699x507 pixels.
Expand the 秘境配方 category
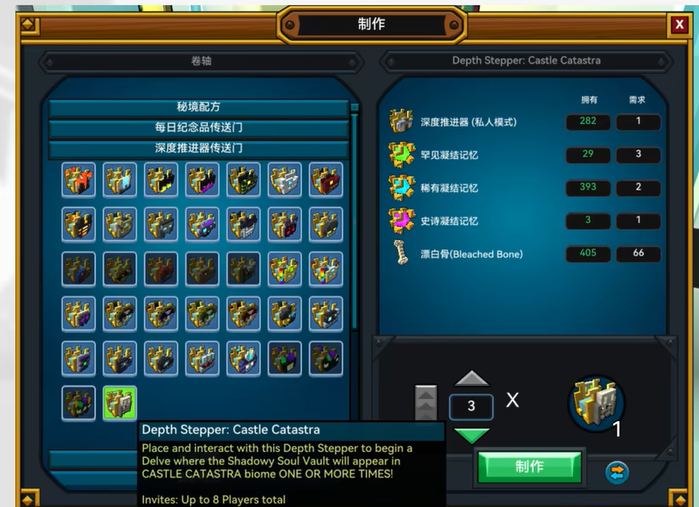[x=199, y=107]
